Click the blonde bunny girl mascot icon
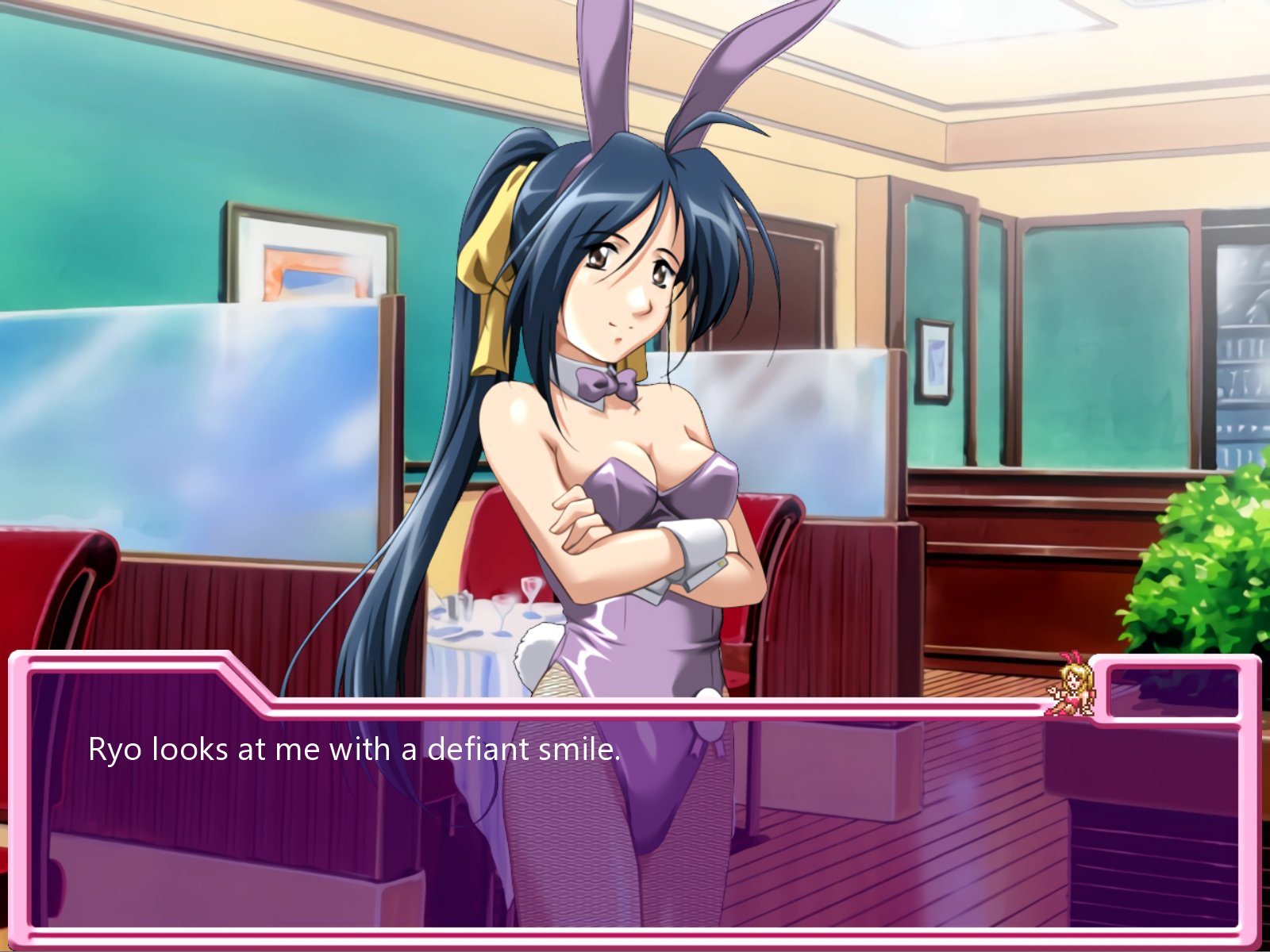 (x=1072, y=686)
